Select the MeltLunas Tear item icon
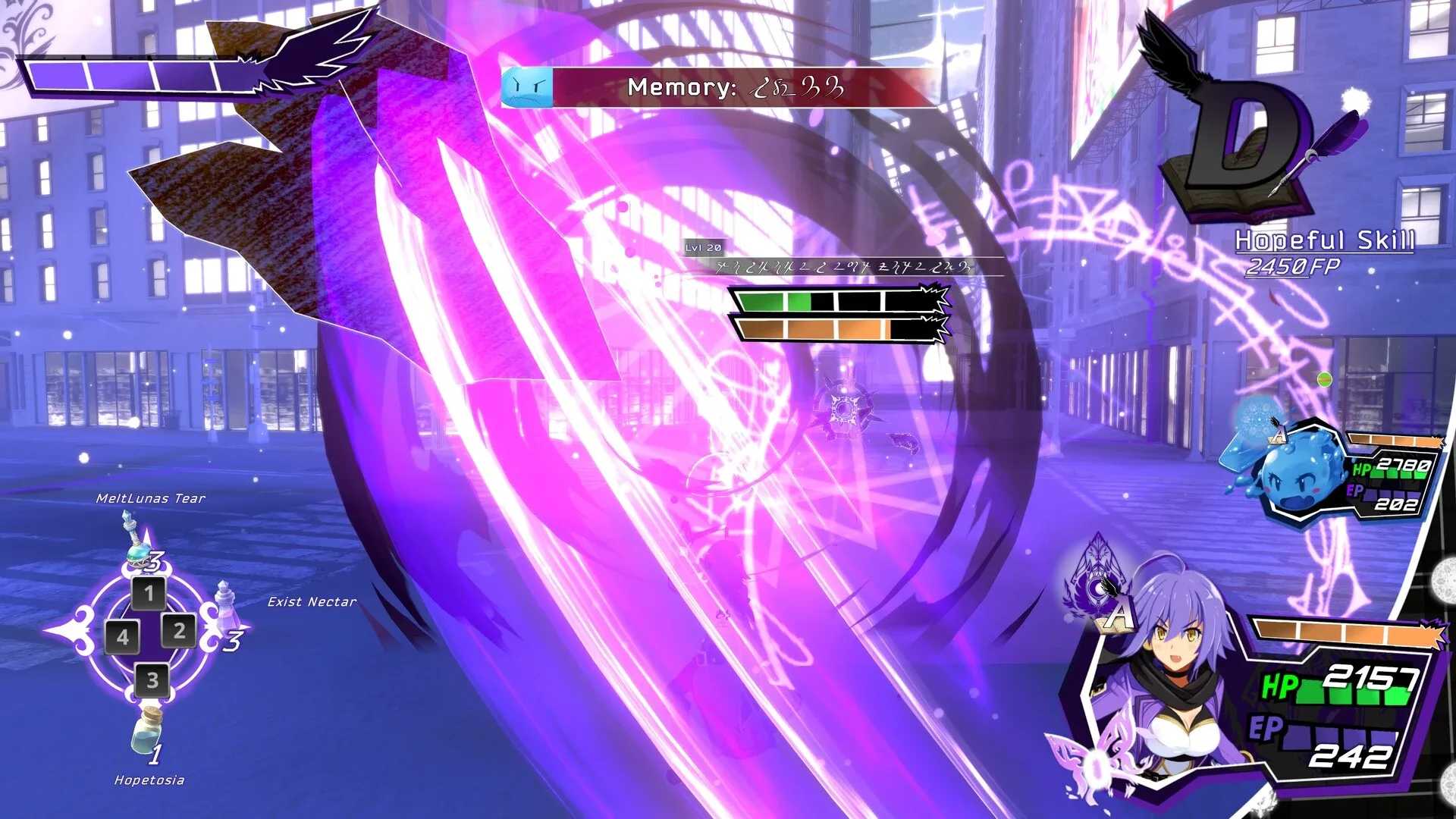The width and height of the screenshot is (1456, 819). tap(136, 543)
